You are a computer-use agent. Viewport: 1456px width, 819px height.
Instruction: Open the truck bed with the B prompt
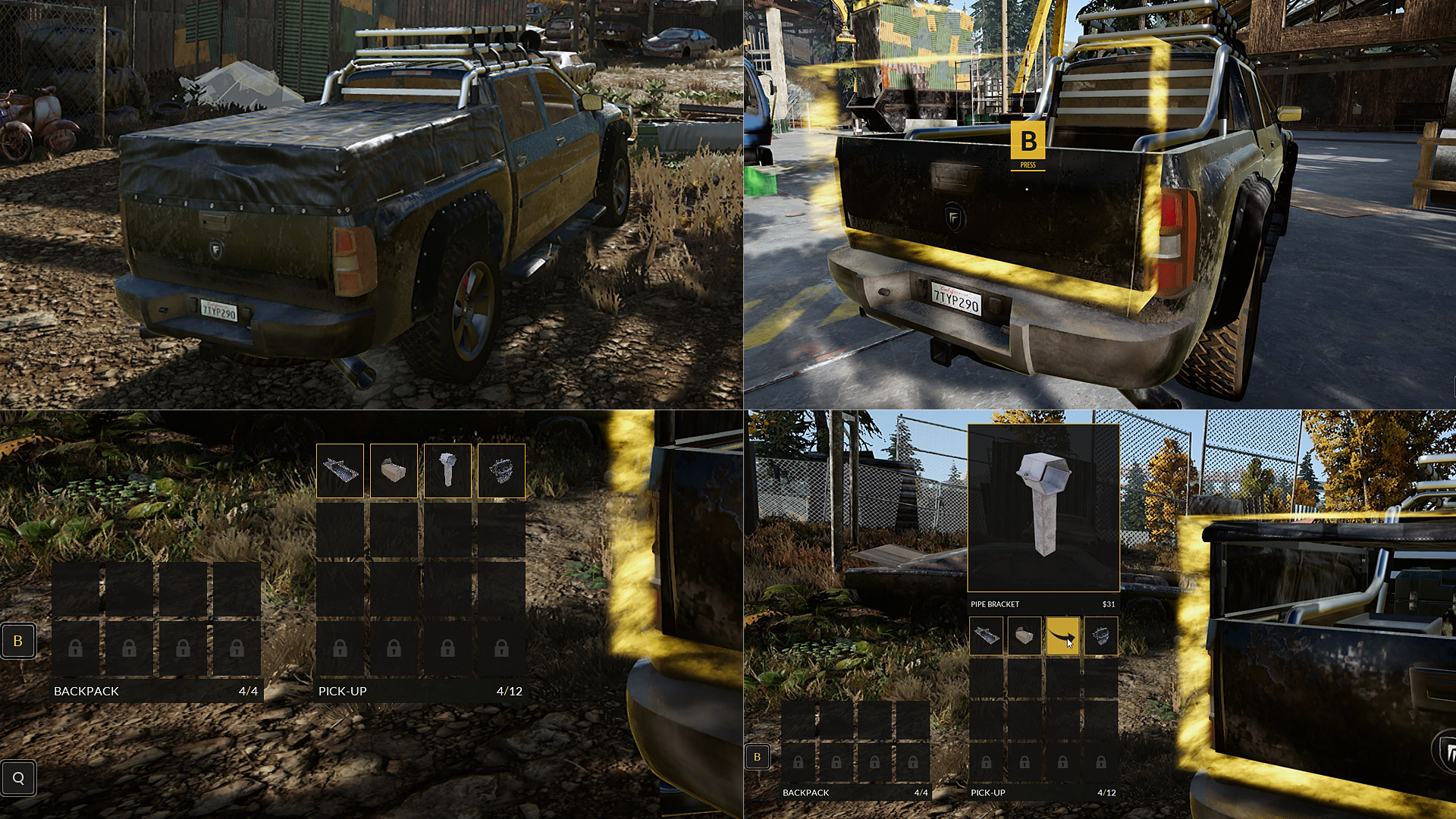tap(1028, 141)
